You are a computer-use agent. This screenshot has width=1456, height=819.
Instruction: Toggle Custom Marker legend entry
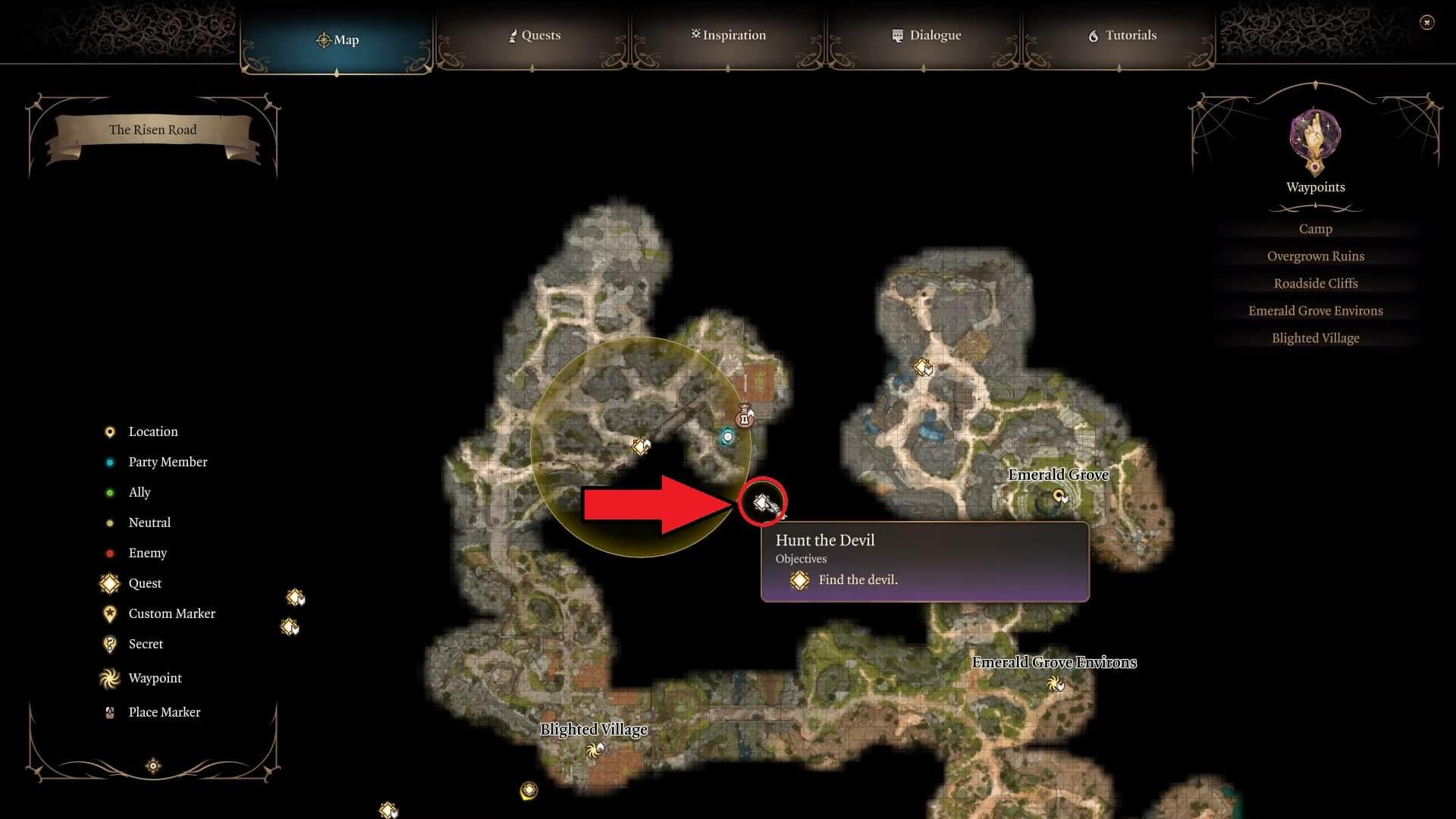tap(171, 613)
